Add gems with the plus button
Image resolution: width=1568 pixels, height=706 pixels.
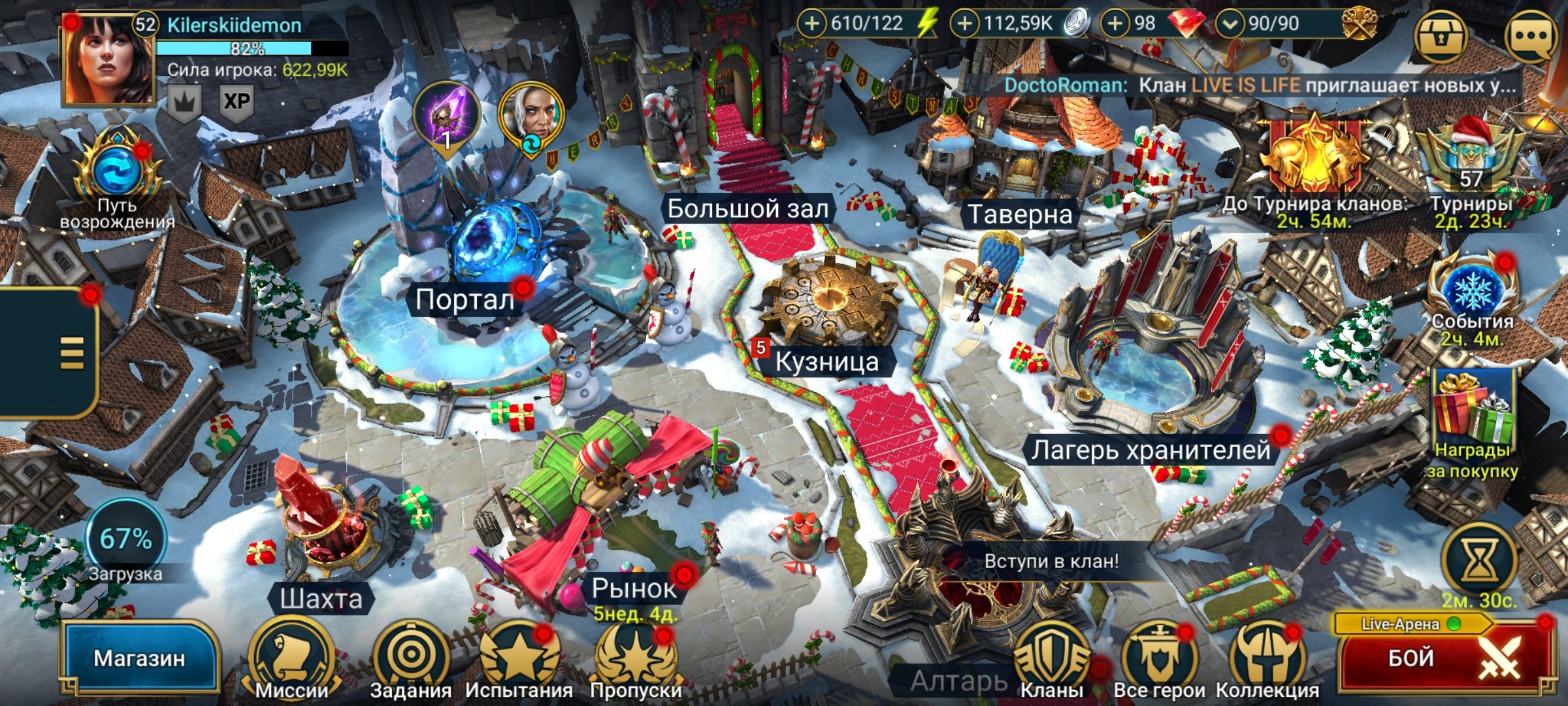coord(1115,24)
